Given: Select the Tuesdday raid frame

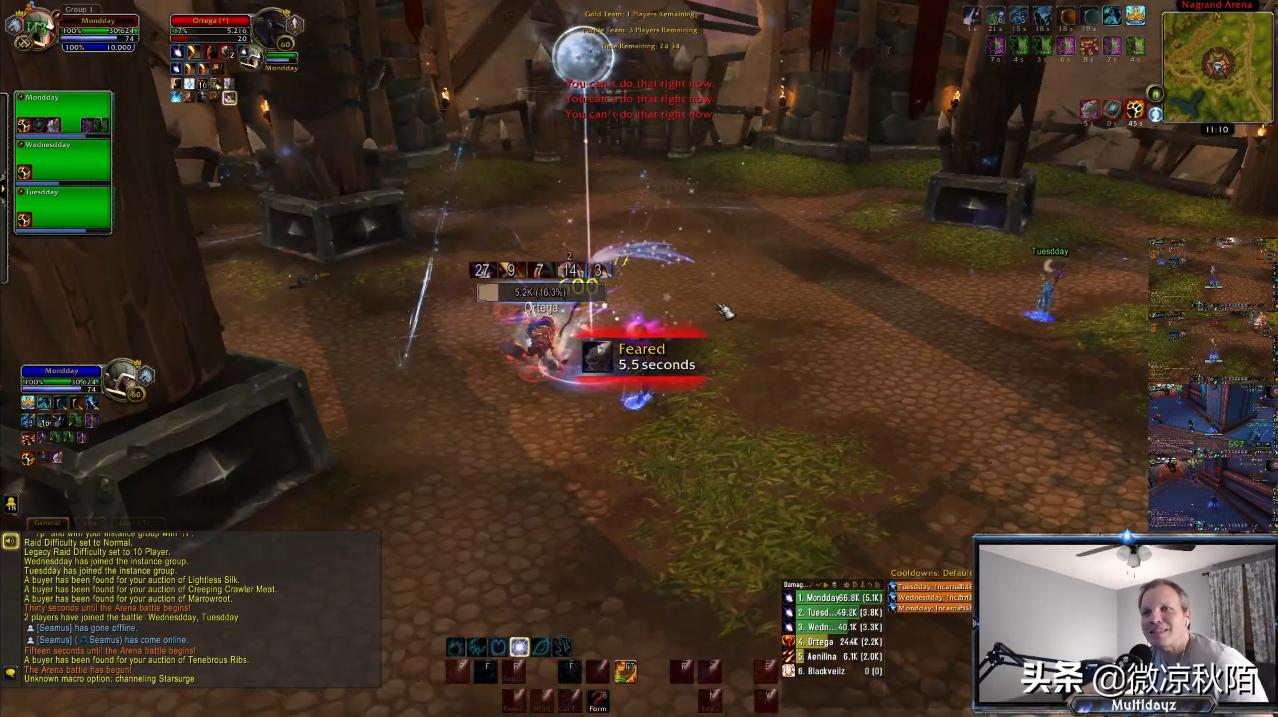Looking at the screenshot, I should pyautogui.click(x=63, y=208).
